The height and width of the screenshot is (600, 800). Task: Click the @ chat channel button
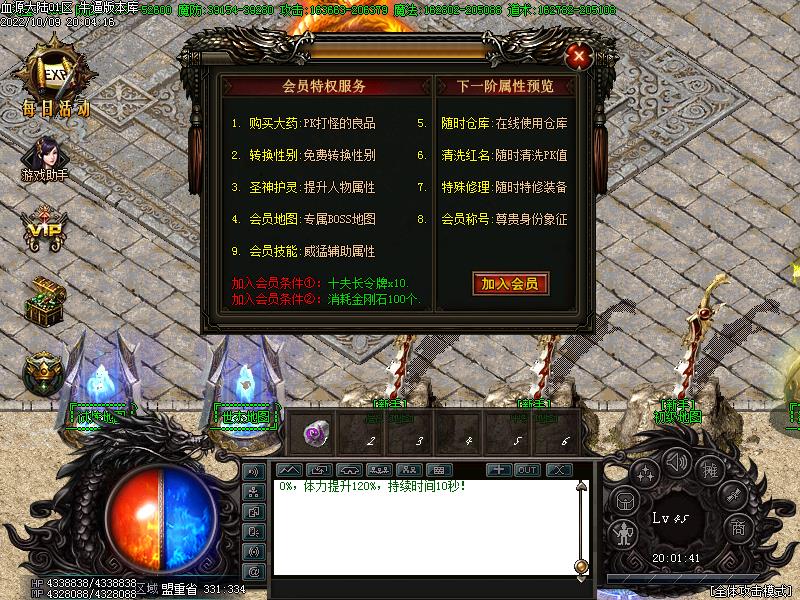point(253,570)
